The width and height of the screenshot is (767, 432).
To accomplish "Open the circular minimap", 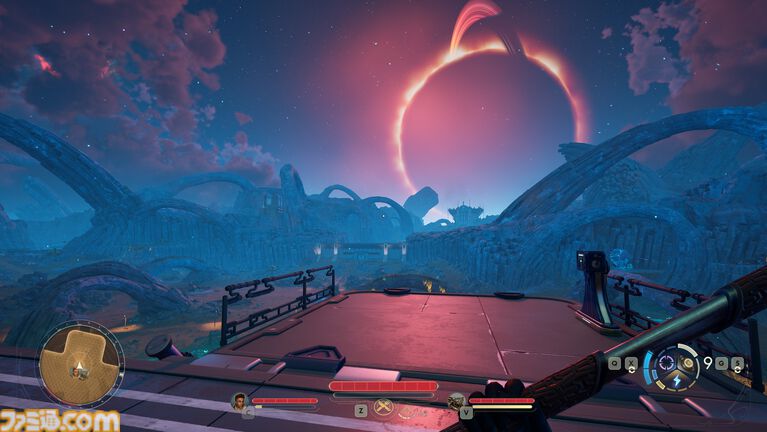I will point(81,364).
